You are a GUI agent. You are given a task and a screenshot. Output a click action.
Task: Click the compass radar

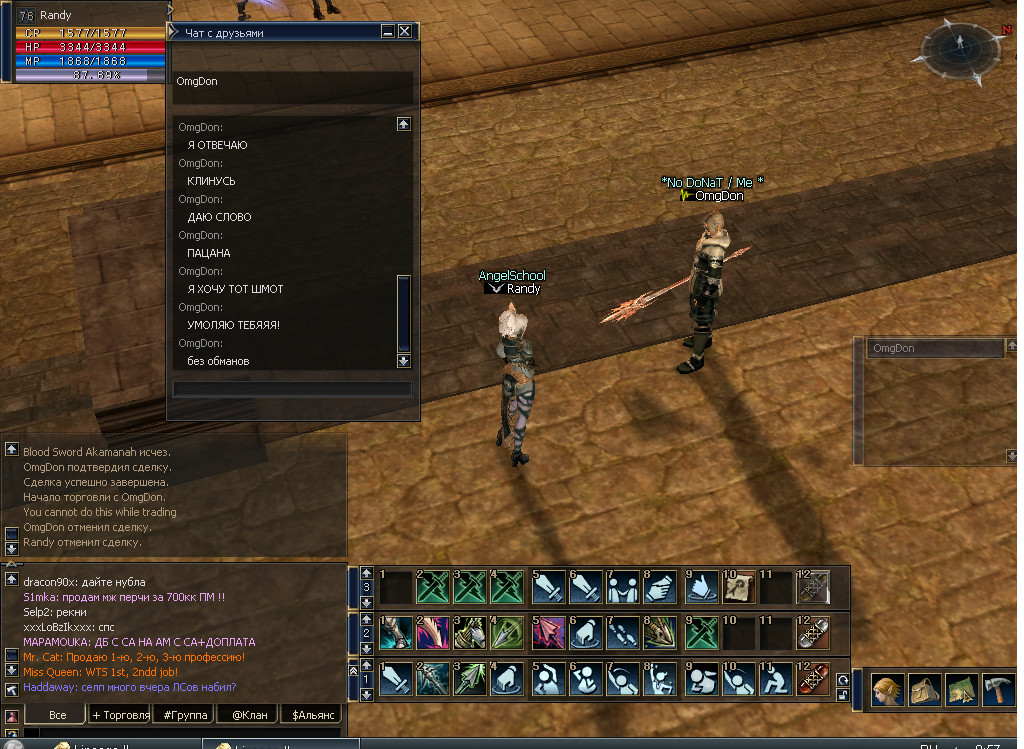[960, 43]
